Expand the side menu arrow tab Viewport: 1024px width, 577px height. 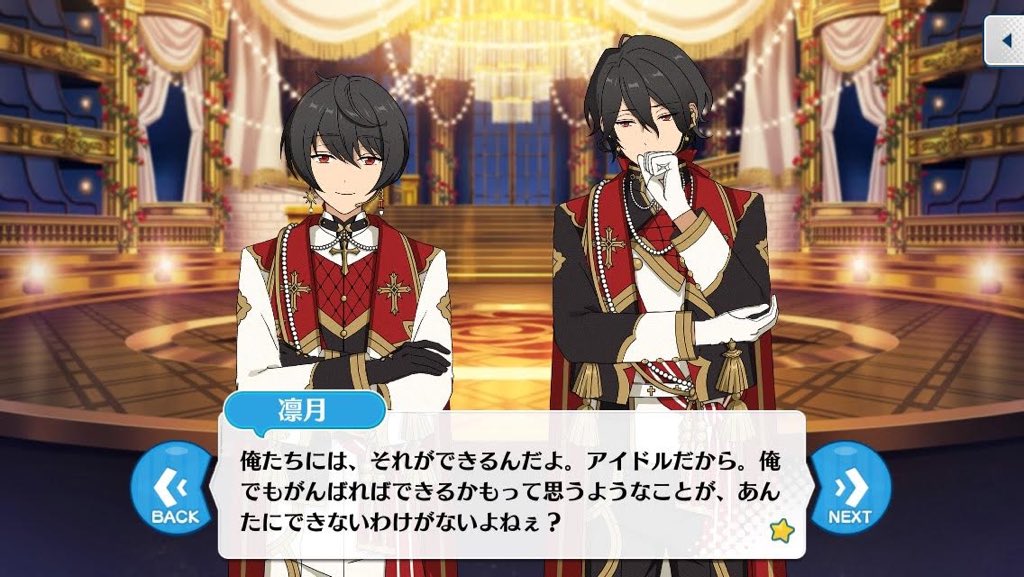tap(1004, 42)
